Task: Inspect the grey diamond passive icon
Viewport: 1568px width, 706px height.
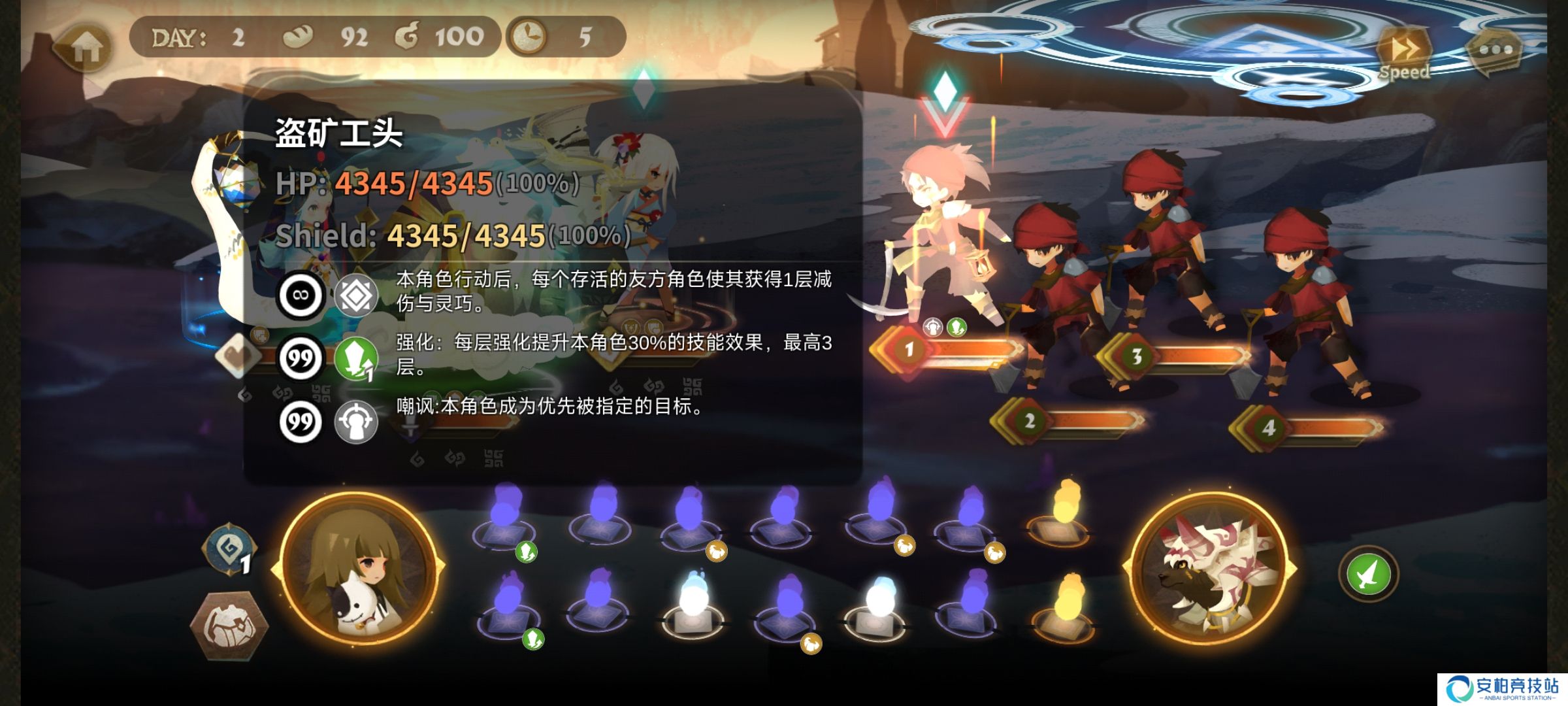Action: (x=356, y=295)
